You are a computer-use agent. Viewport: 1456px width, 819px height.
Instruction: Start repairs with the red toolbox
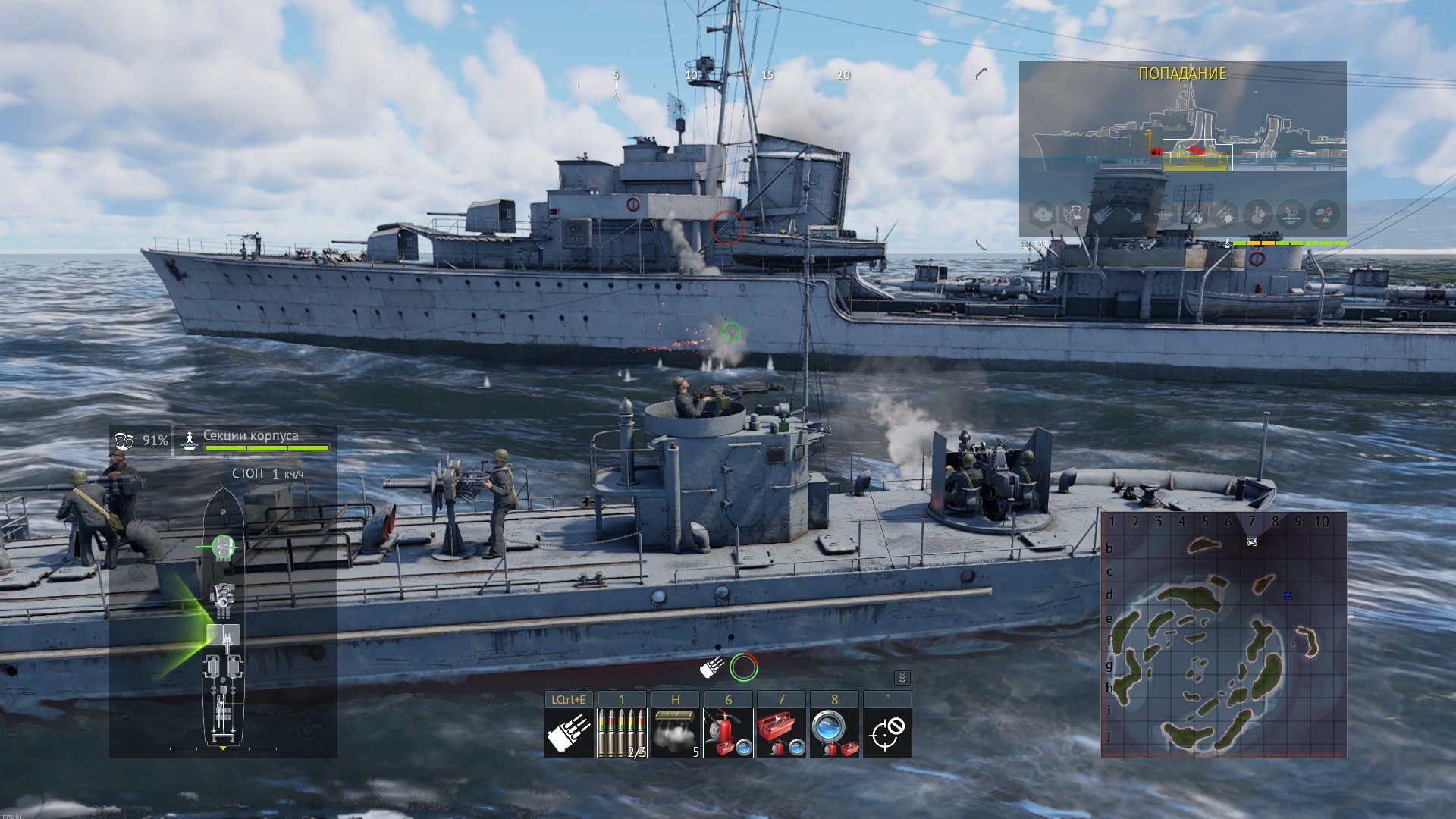click(x=781, y=733)
